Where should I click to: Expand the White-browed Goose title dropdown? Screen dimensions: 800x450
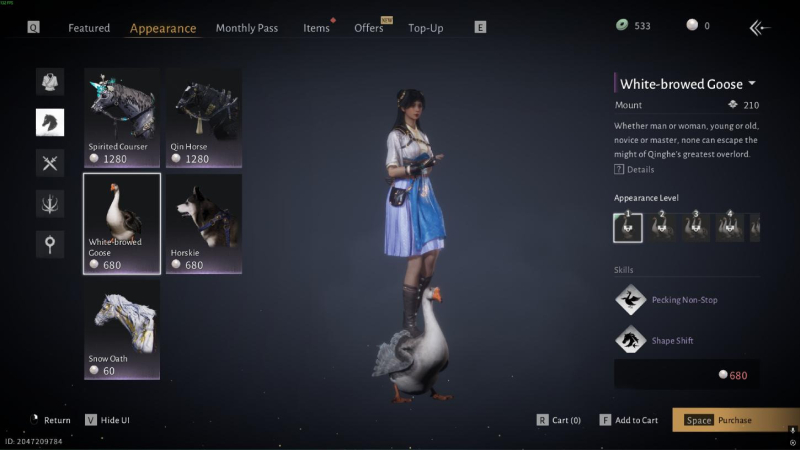pos(752,84)
